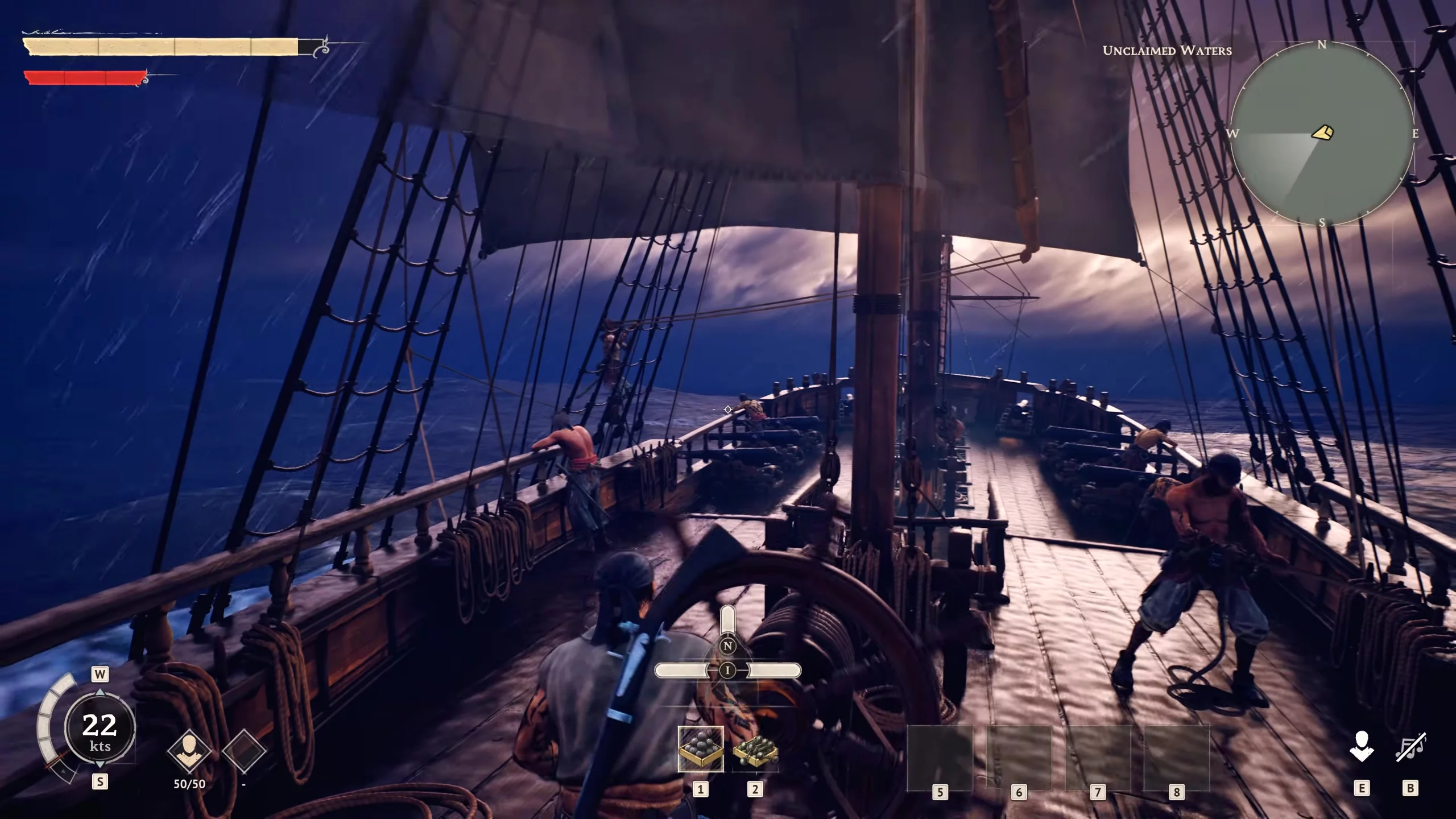Select the empty diamond slot beside crew icon

point(244,751)
